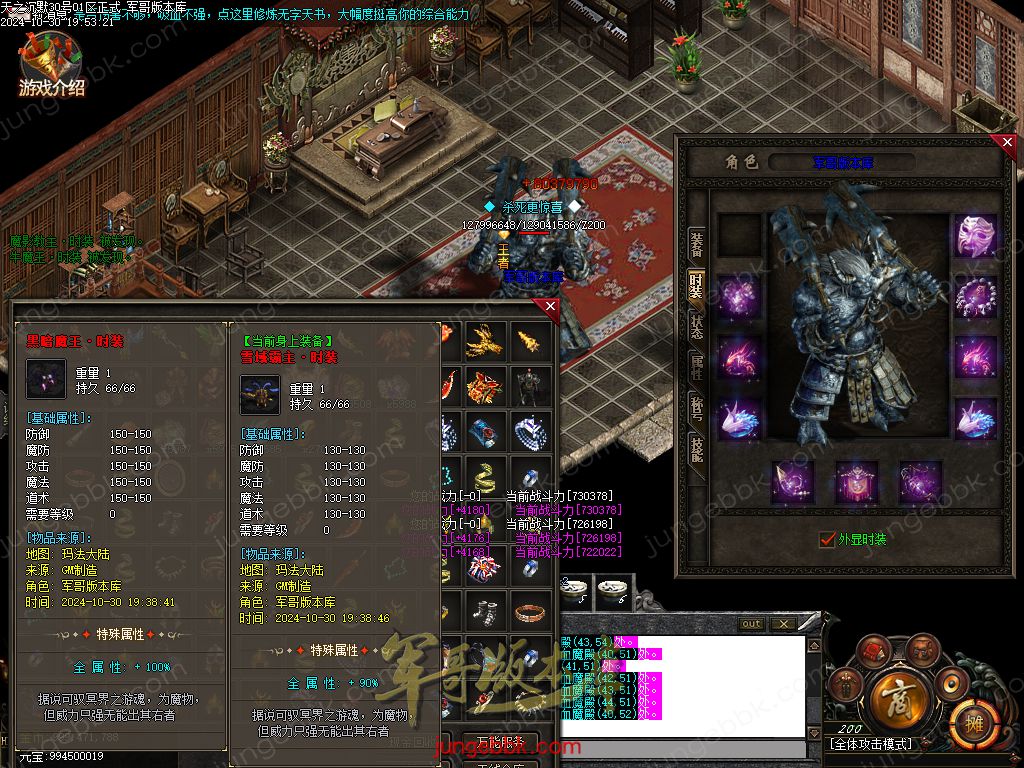Close the inventory bag window
Screen dimensions: 1024x768
549,307
